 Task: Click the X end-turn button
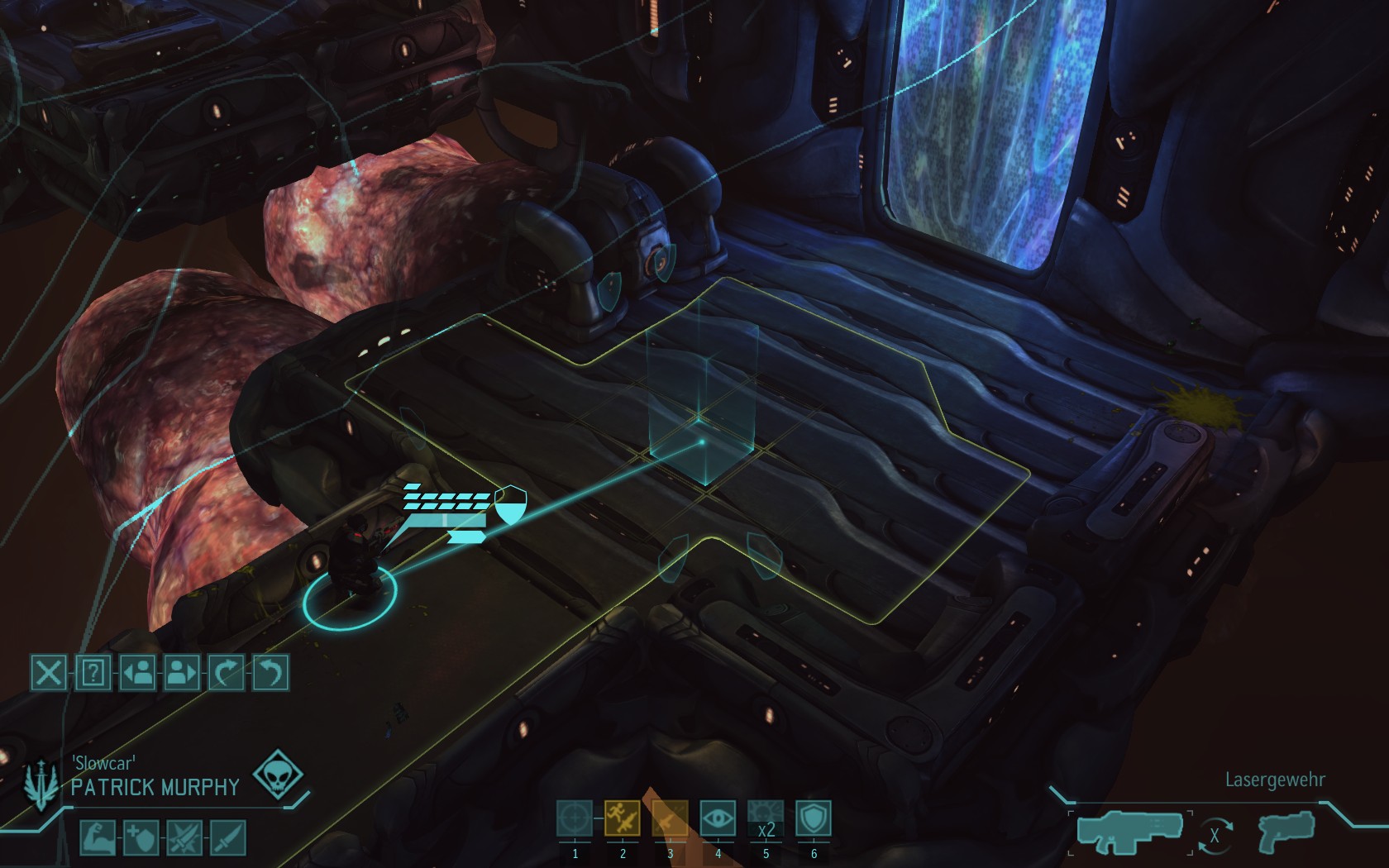(x=49, y=673)
